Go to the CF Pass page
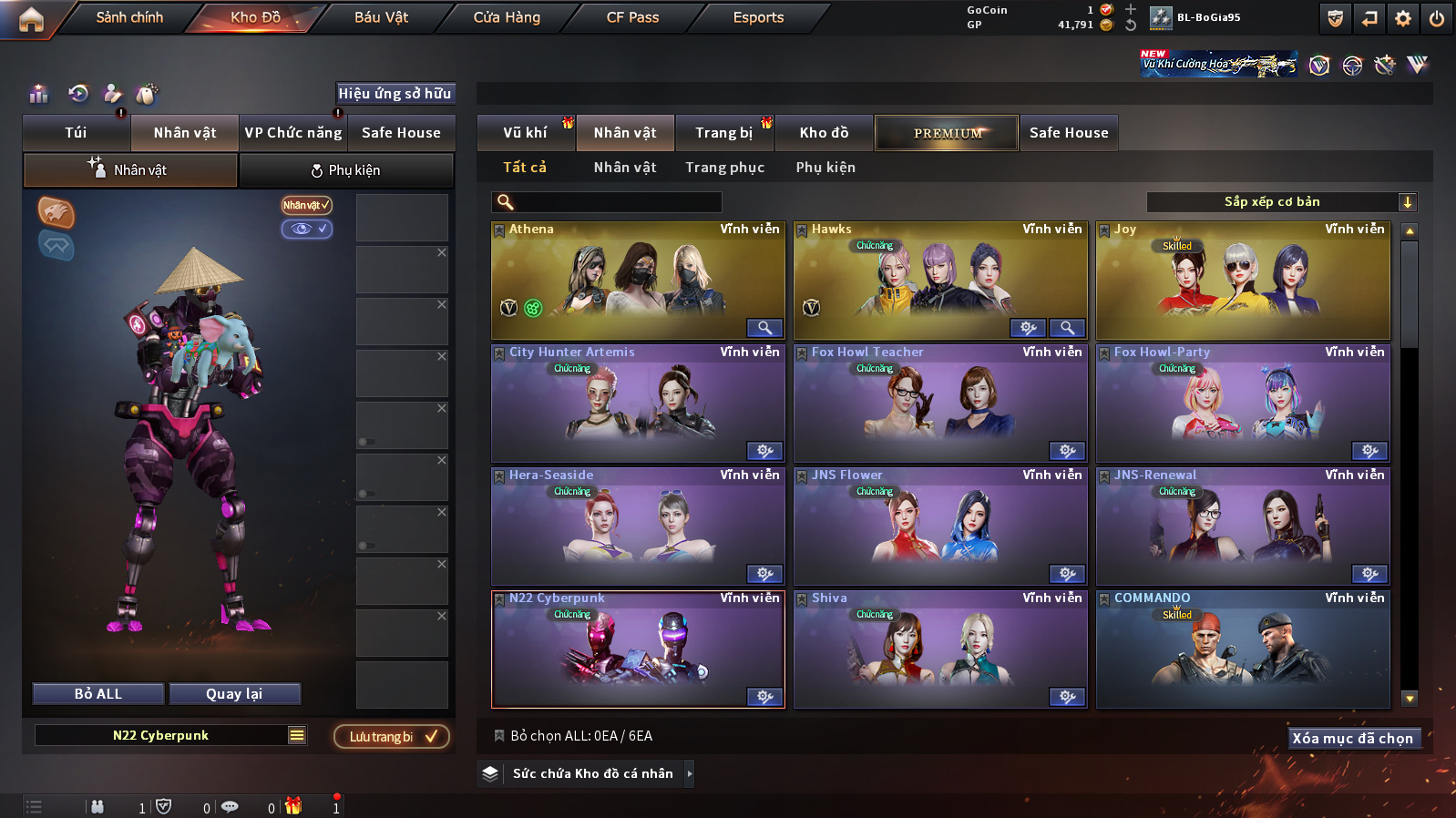The width and height of the screenshot is (1456, 818). 632,17
